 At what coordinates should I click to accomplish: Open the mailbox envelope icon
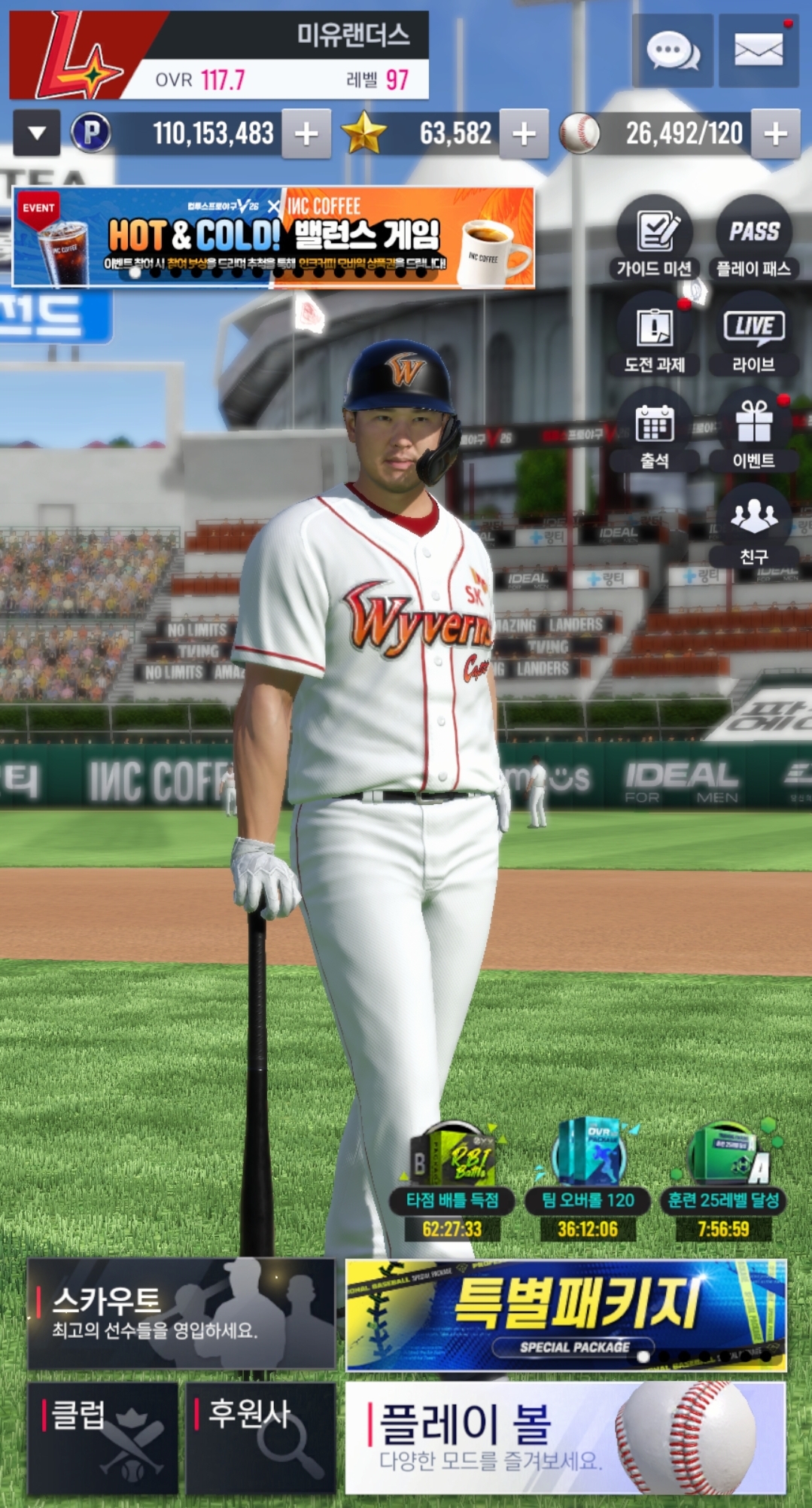(x=758, y=51)
